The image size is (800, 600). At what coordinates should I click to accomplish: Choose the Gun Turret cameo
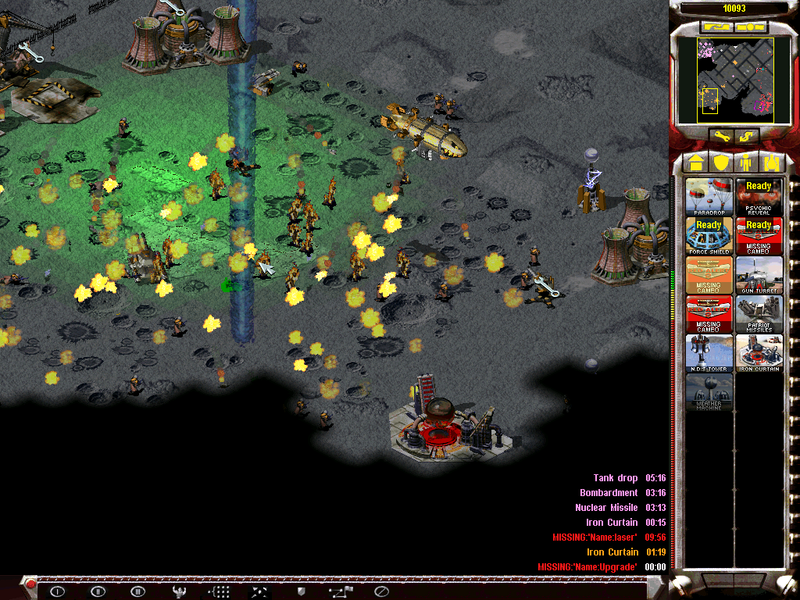tap(759, 275)
